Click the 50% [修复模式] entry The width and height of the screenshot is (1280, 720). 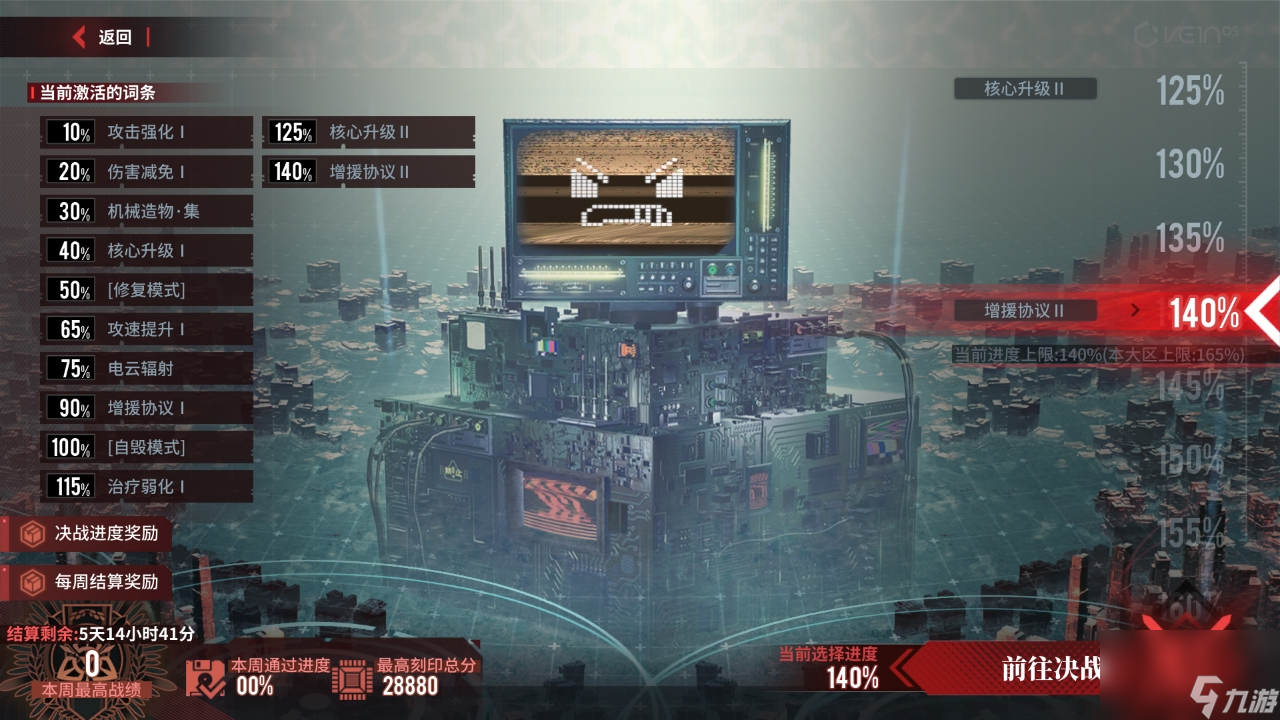tap(146, 290)
